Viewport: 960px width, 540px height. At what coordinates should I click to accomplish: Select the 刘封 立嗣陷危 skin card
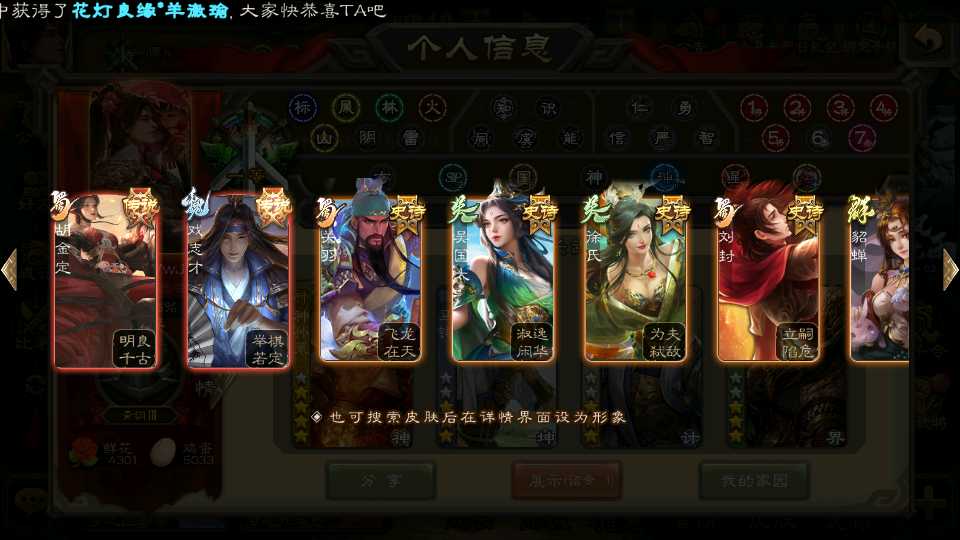pyautogui.click(x=768, y=280)
